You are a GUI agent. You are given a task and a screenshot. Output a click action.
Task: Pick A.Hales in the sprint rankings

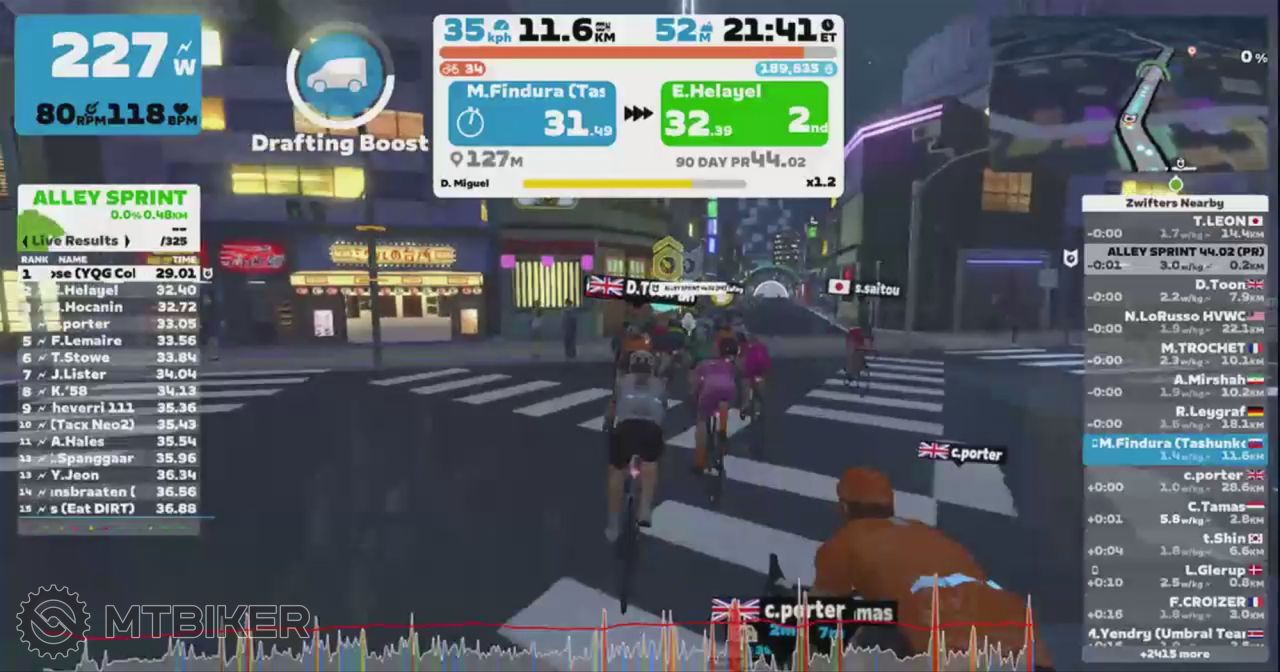click(108, 441)
